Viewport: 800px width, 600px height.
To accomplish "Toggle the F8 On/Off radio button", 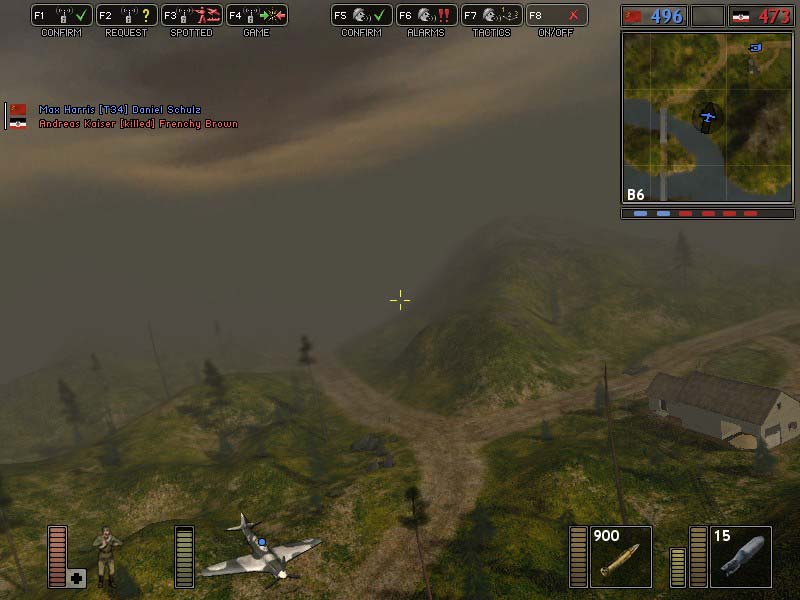I will pyautogui.click(x=556, y=16).
